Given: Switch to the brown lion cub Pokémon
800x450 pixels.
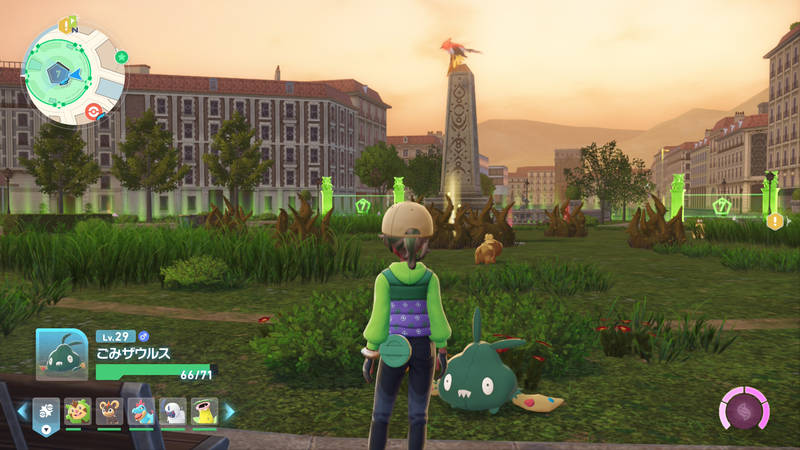Looking at the screenshot, I should [x=109, y=411].
